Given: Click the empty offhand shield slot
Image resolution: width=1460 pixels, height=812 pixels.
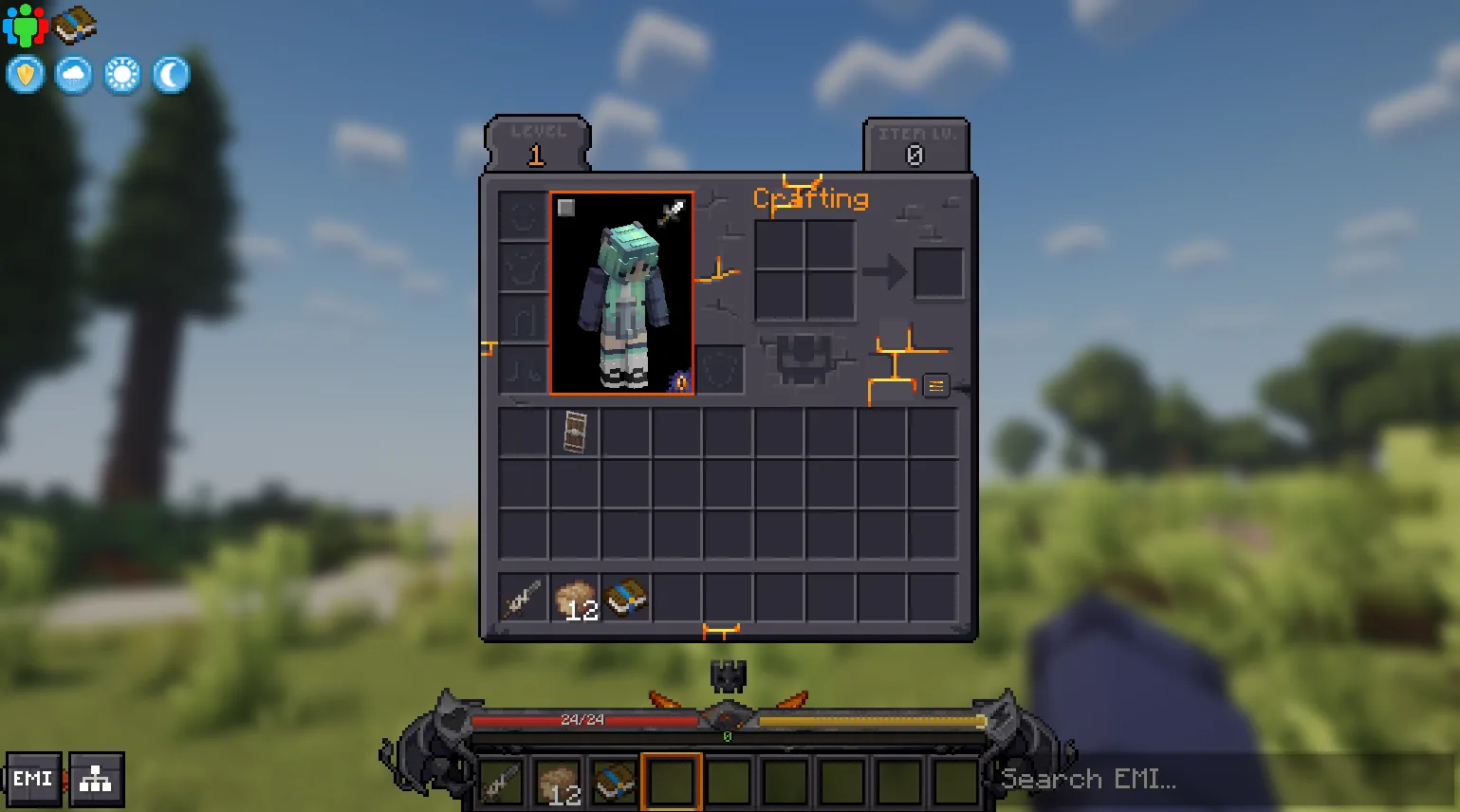Looking at the screenshot, I should click(x=720, y=369).
